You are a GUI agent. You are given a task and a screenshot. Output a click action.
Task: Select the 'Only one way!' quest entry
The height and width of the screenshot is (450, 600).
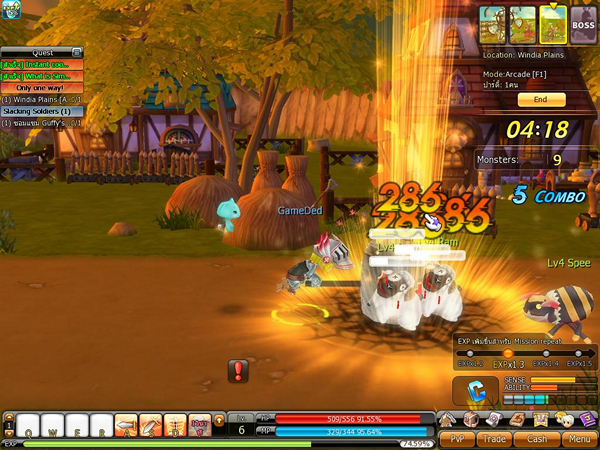pos(41,88)
